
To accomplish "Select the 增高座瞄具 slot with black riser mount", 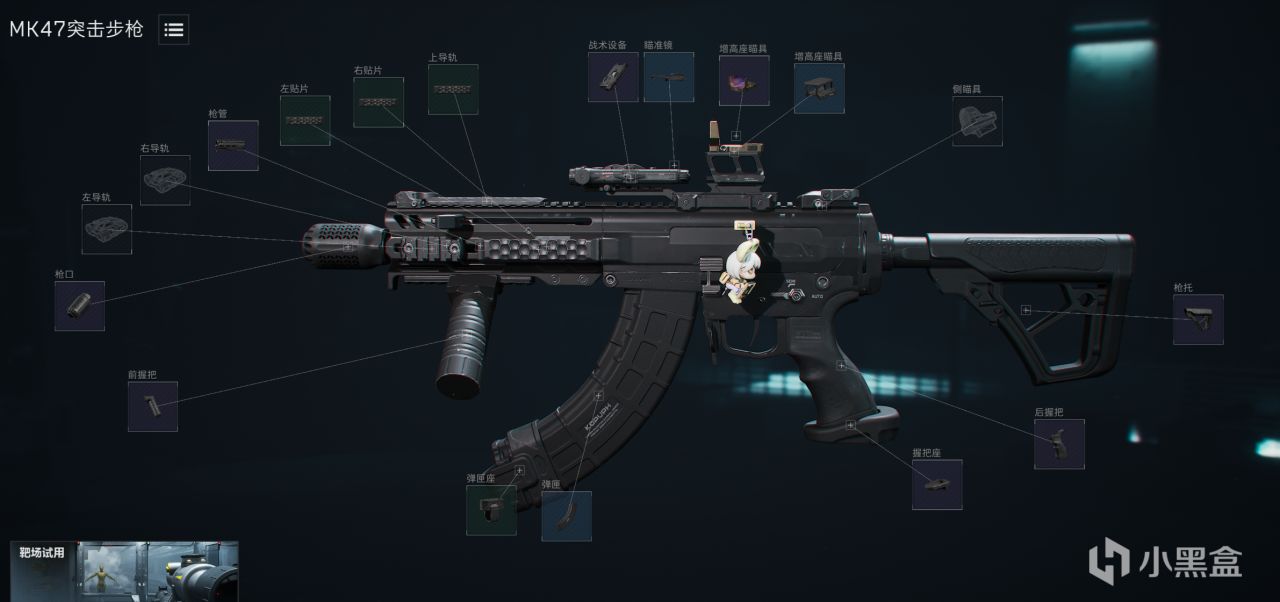I will 819,89.
